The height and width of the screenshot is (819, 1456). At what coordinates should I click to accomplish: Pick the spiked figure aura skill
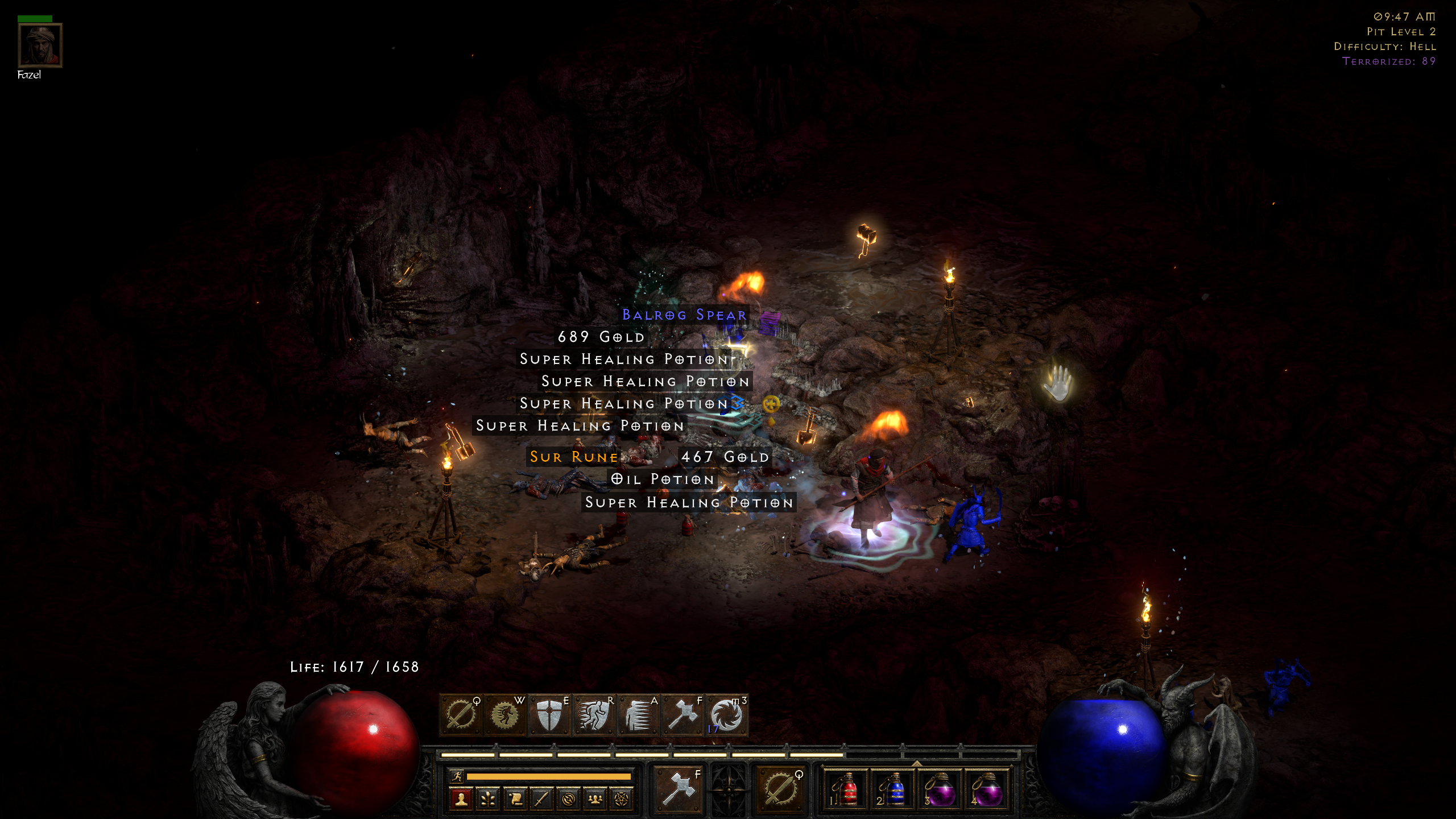pos(638,715)
